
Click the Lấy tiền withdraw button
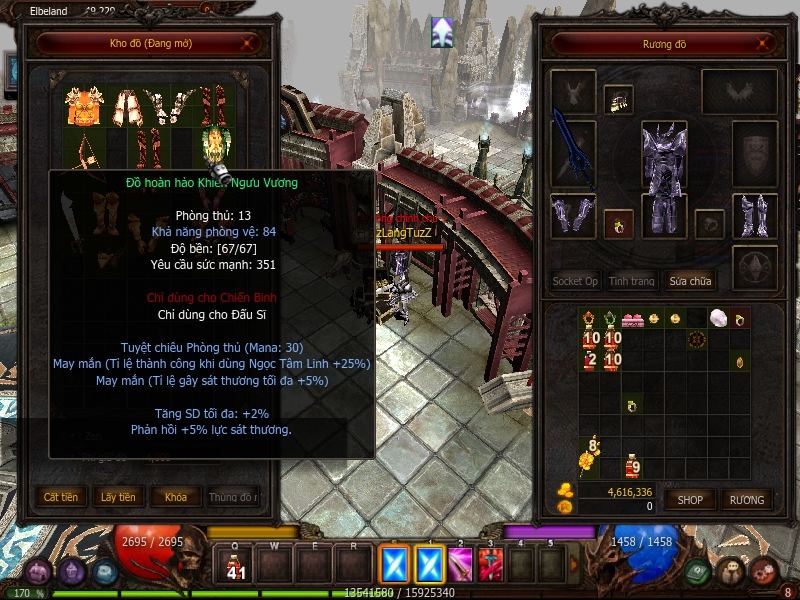[x=119, y=496]
